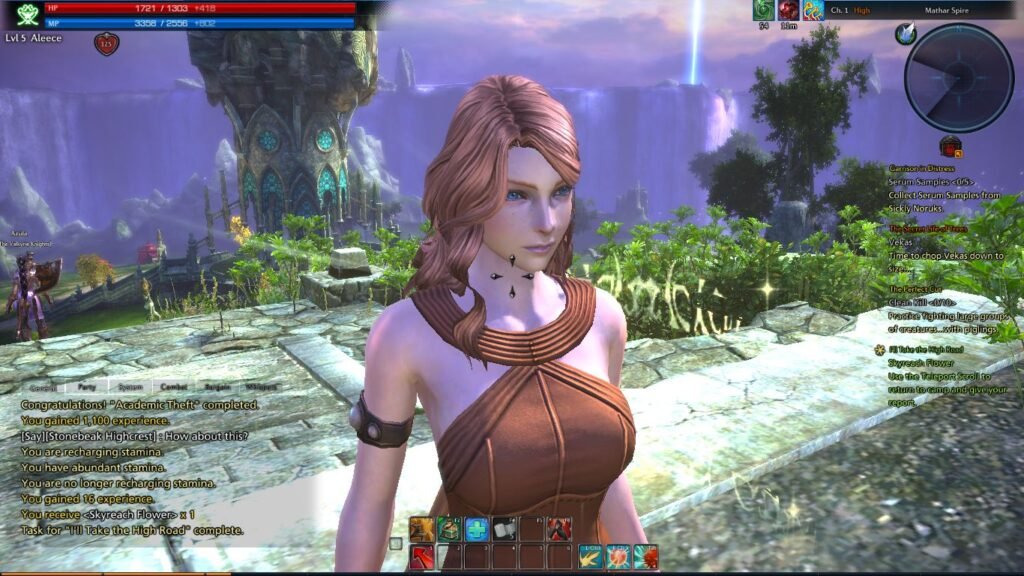This screenshot has width=1024, height=576.
Task: Use the blue healing cross skill
Action: click(x=477, y=530)
